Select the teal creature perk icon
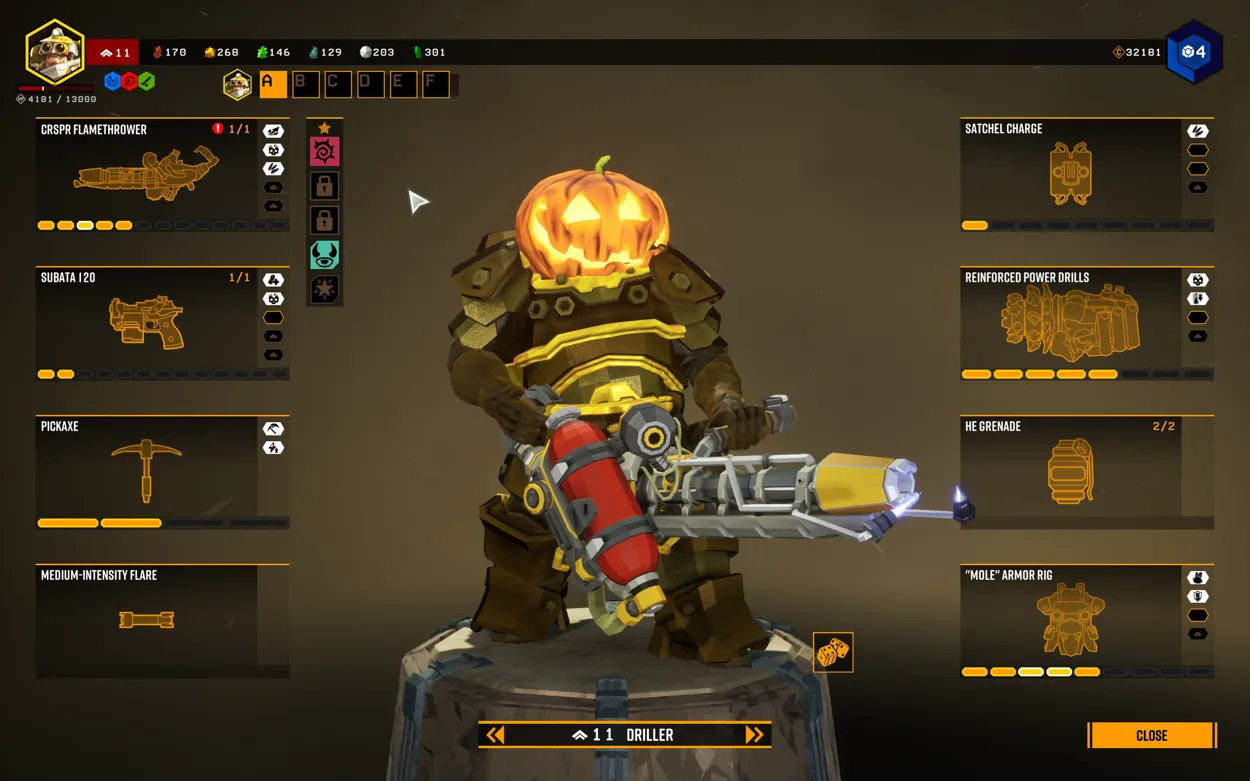1250x781 pixels. pyautogui.click(x=324, y=255)
